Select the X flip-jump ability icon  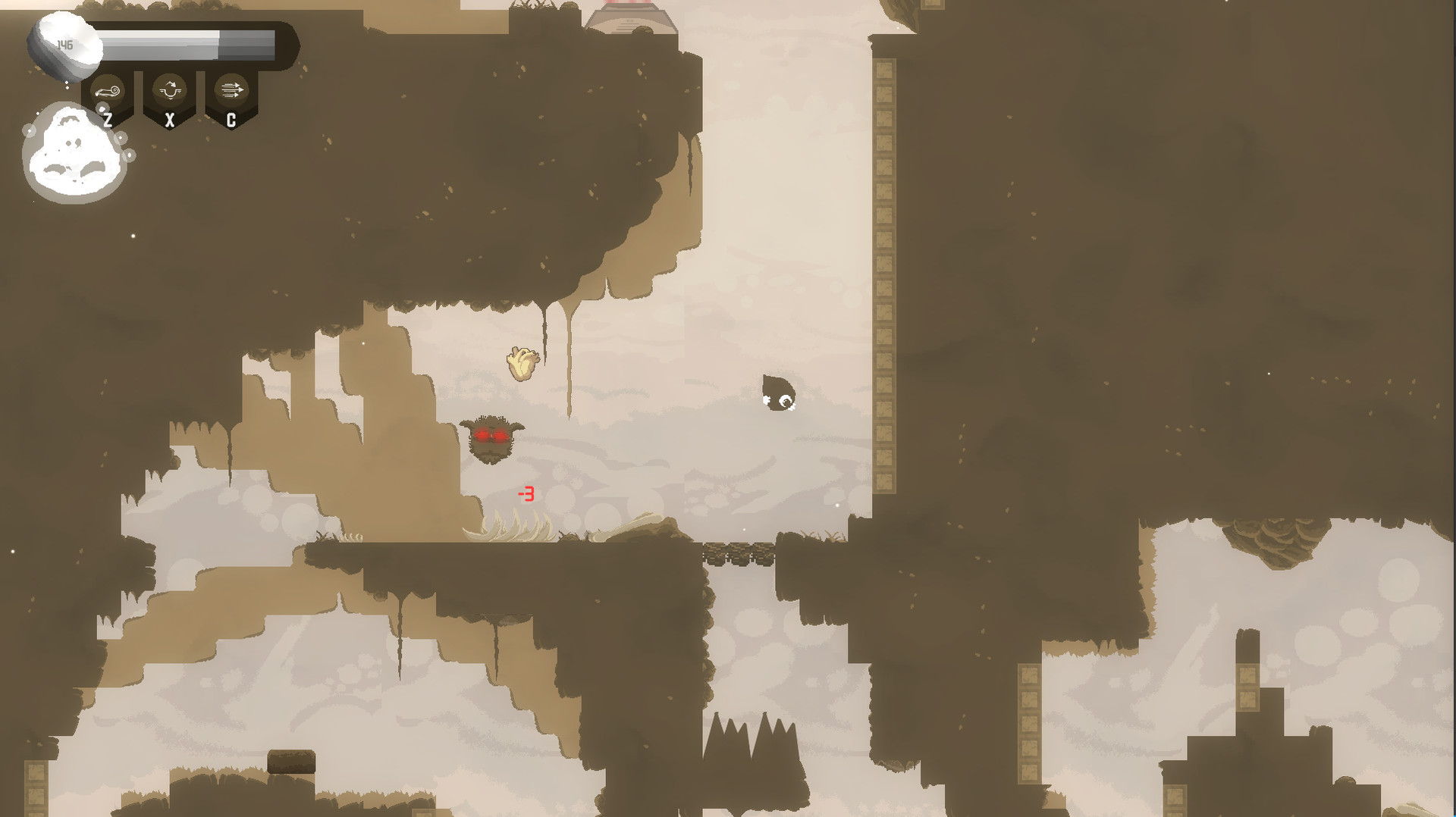point(170,89)
